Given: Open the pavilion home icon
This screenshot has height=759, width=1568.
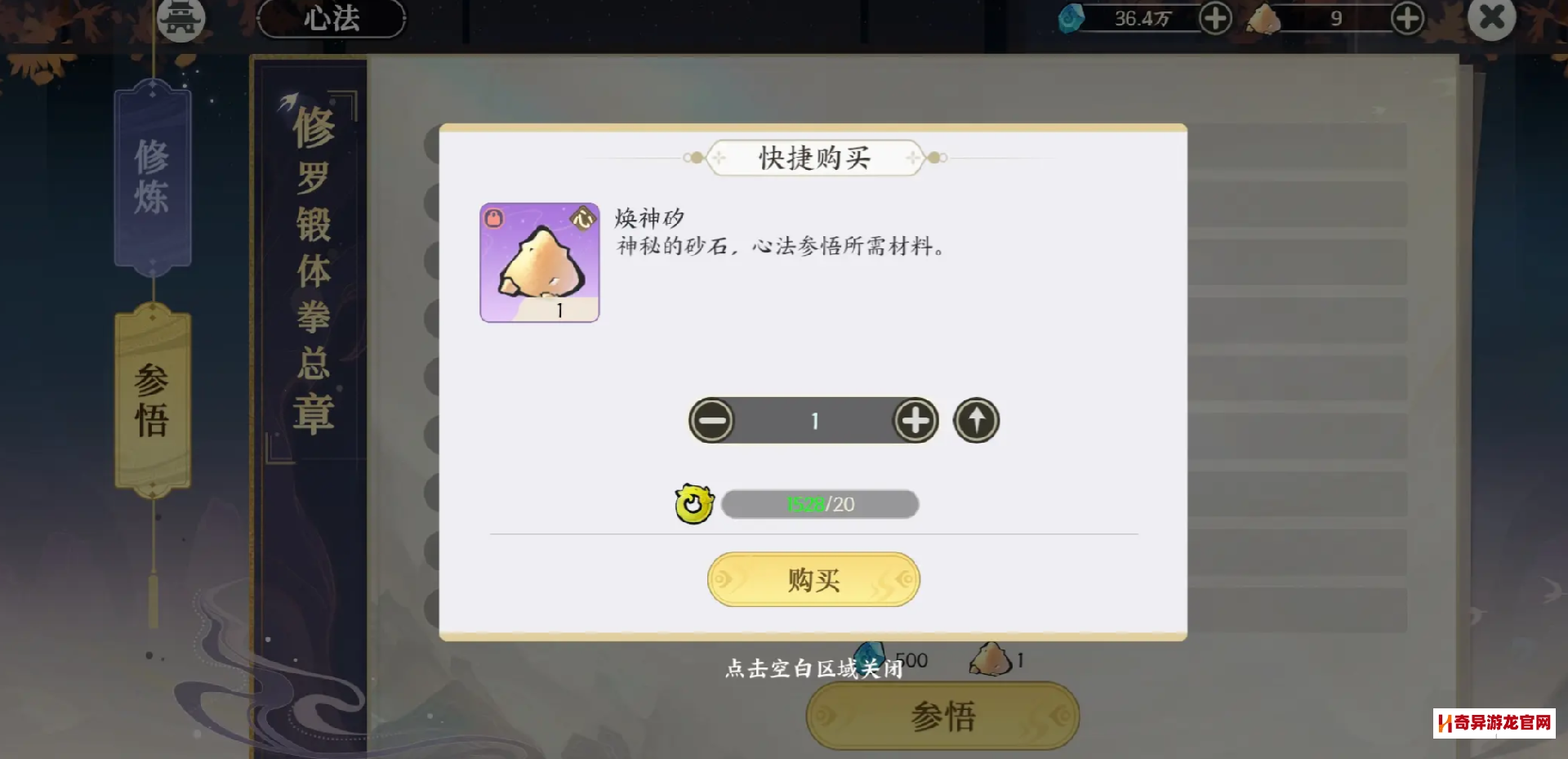Looking at the screenshot, I should 180,18.
